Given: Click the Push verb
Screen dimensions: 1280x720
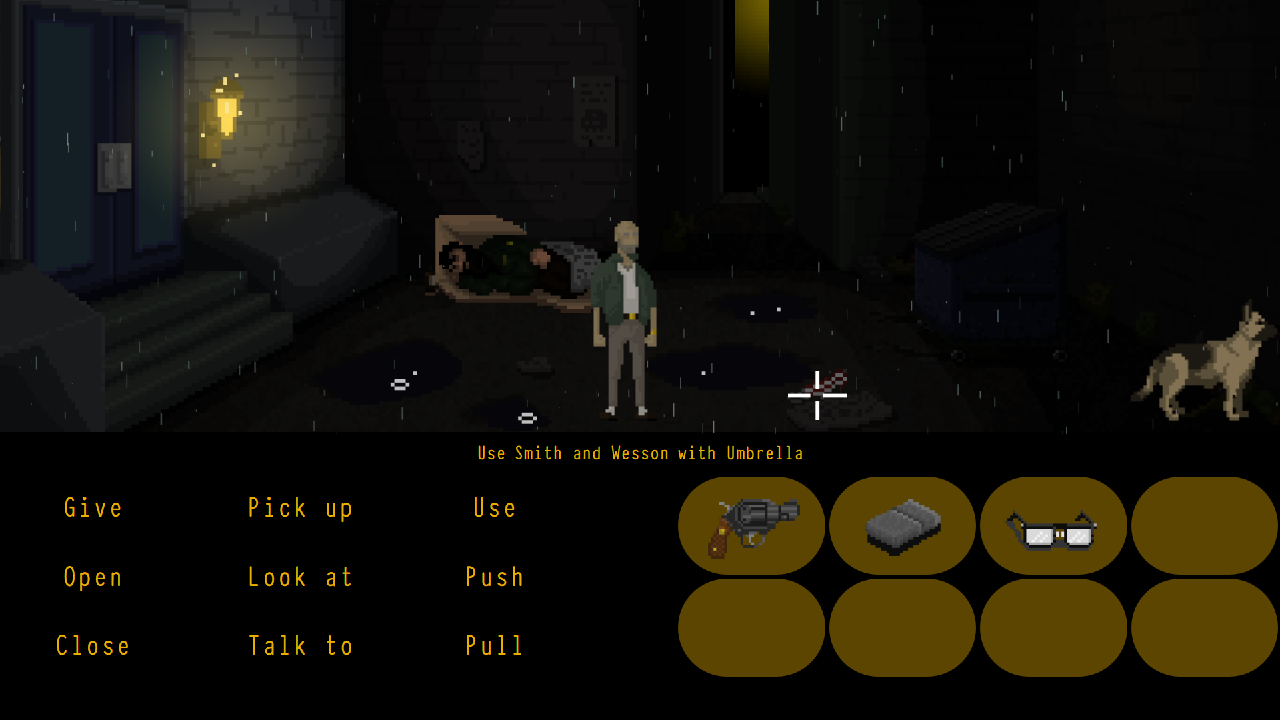Looking at the screenshot, I should coord(495,577).
